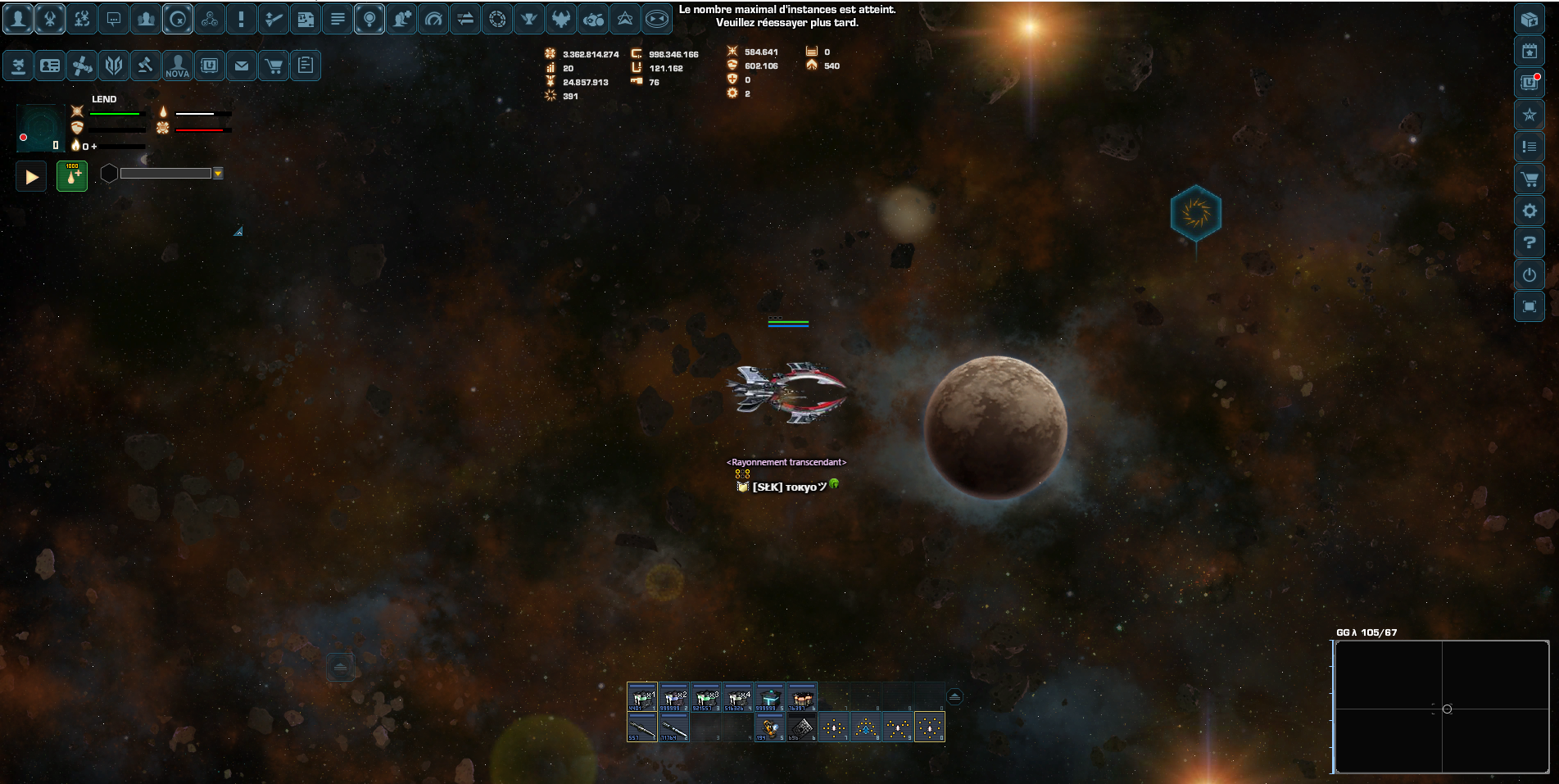Choose the blue arrow drone formation
The width and height of the screenshot is (1559, 784).
click(865, 727)
